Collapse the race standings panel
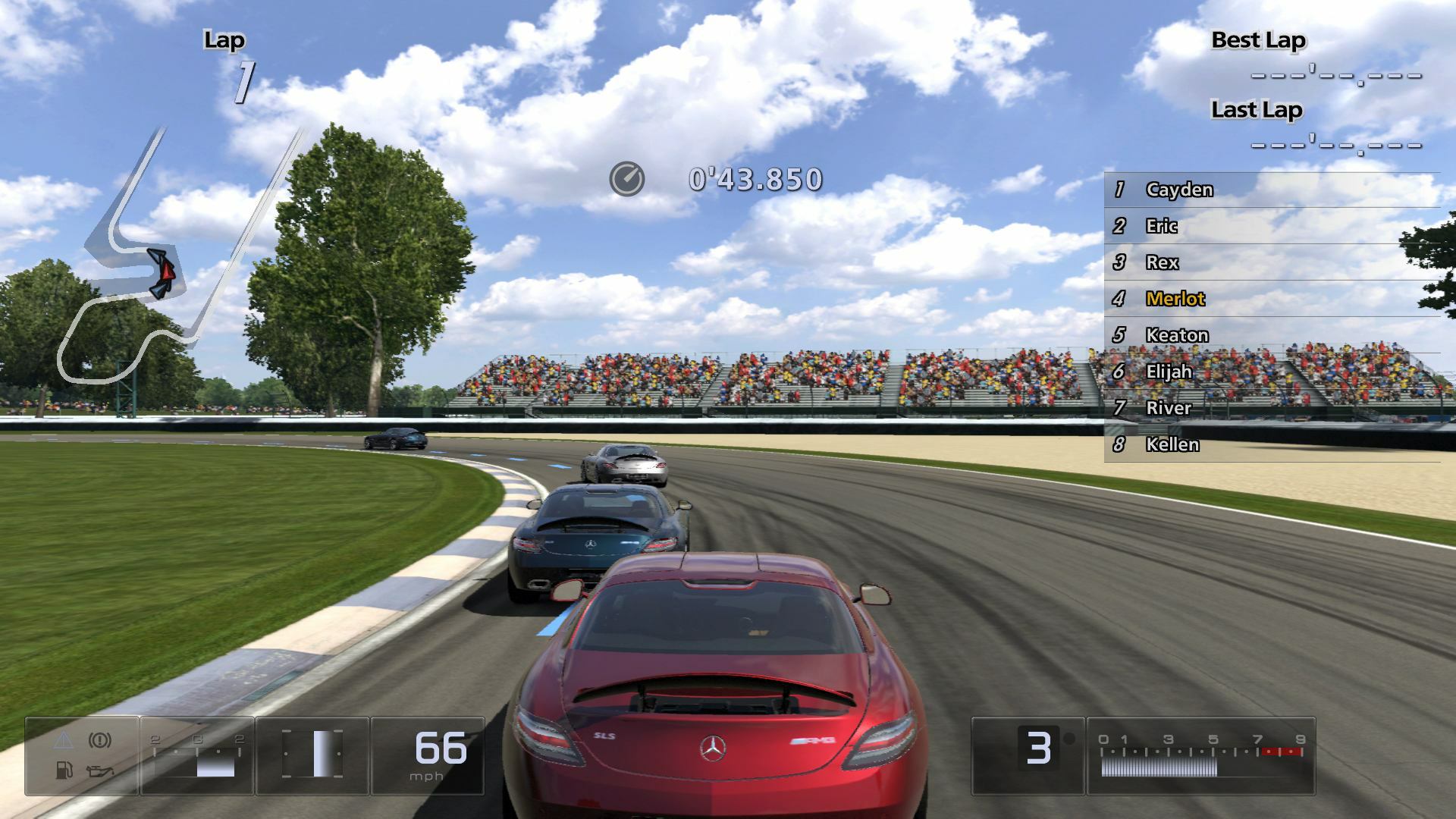The image size is (1456, 819). coord(1274,316)
